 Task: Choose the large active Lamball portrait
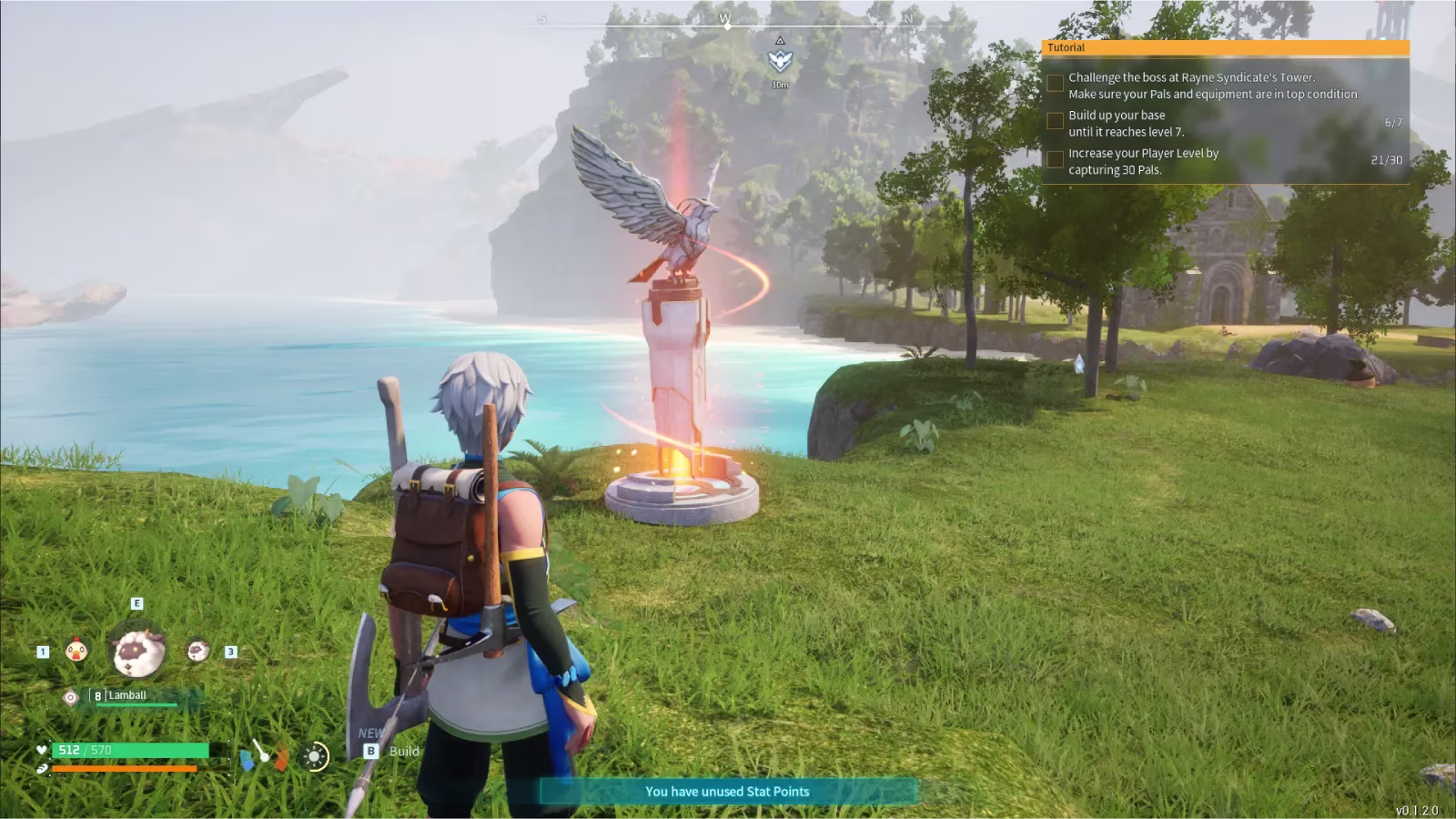[137, 651]
